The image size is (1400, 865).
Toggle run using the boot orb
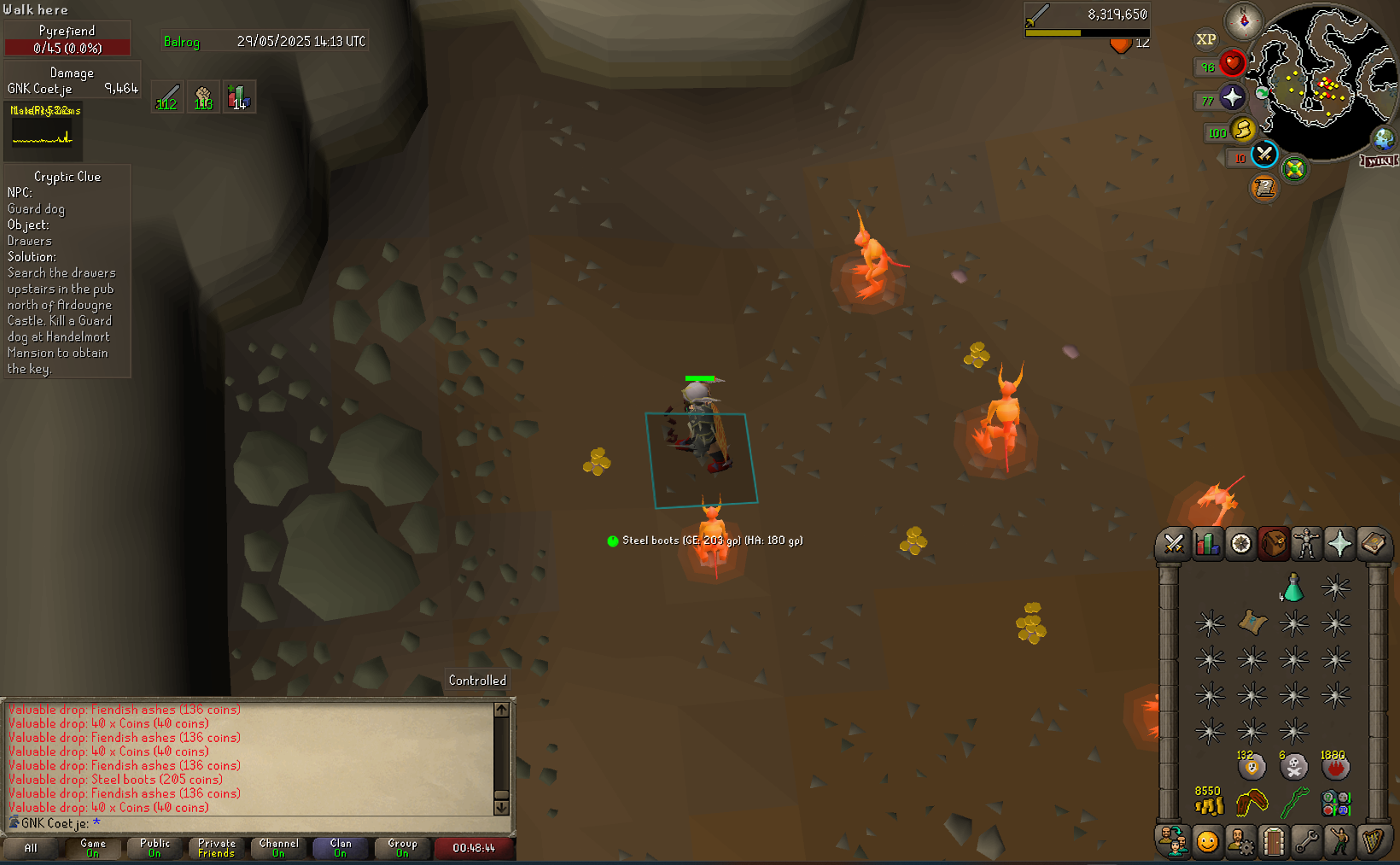(x=1243, y=130)
